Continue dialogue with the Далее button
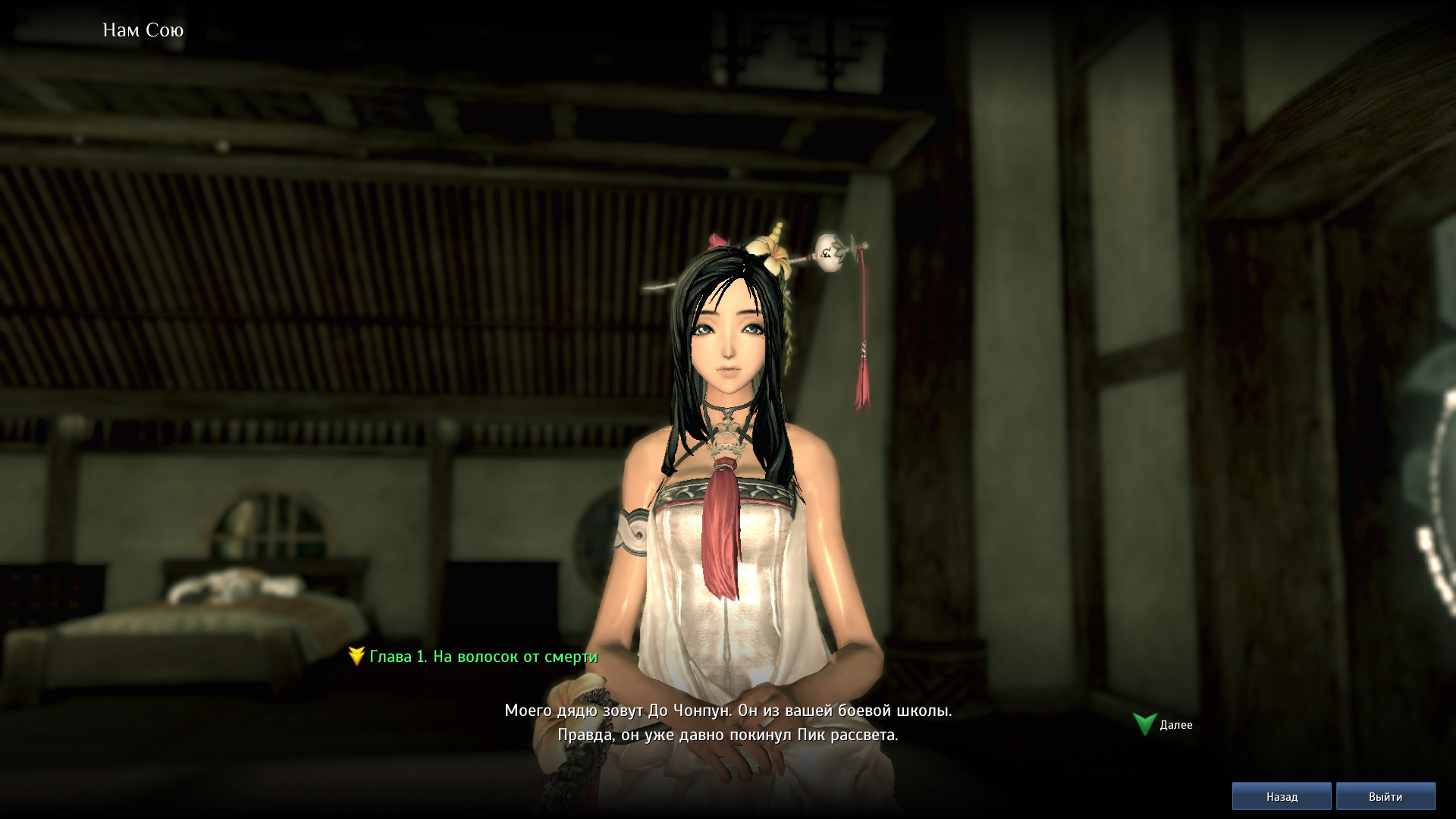This screenshot has height=819, width=1456. pyautogui.click(x=1163, y=725)
